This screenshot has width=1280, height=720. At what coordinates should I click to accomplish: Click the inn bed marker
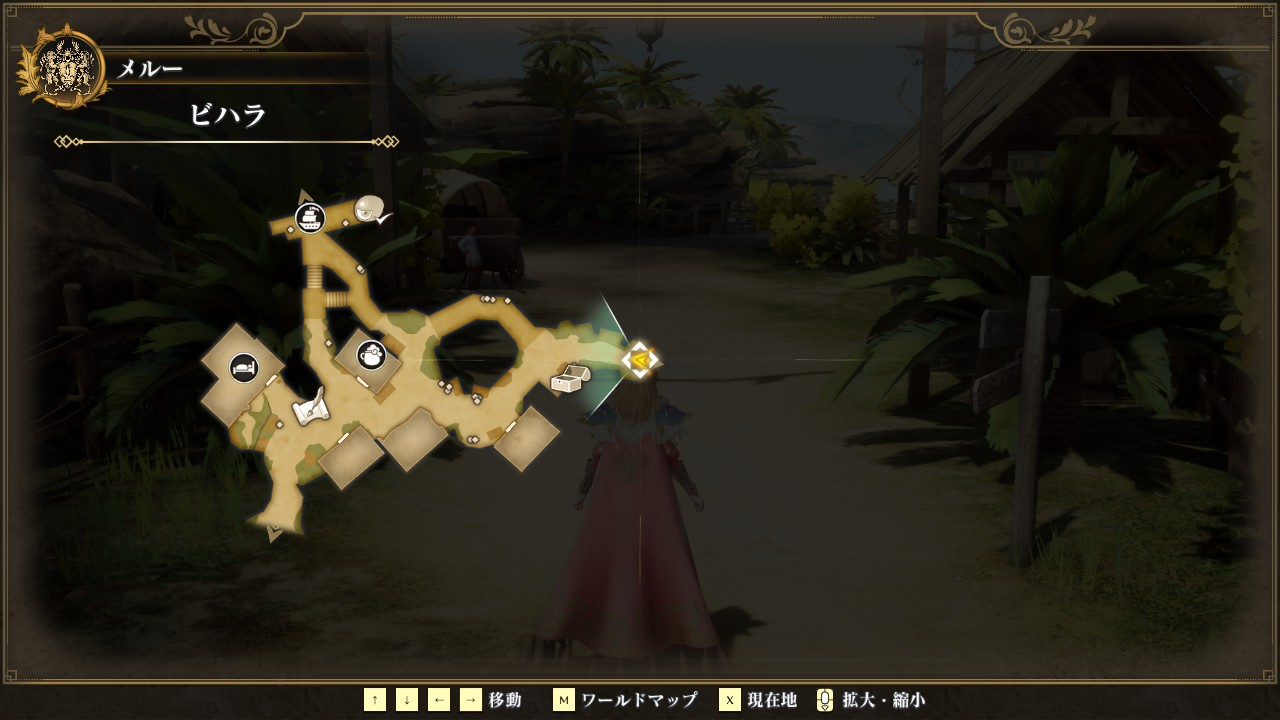pyautogui.click(x=244, y=368)
